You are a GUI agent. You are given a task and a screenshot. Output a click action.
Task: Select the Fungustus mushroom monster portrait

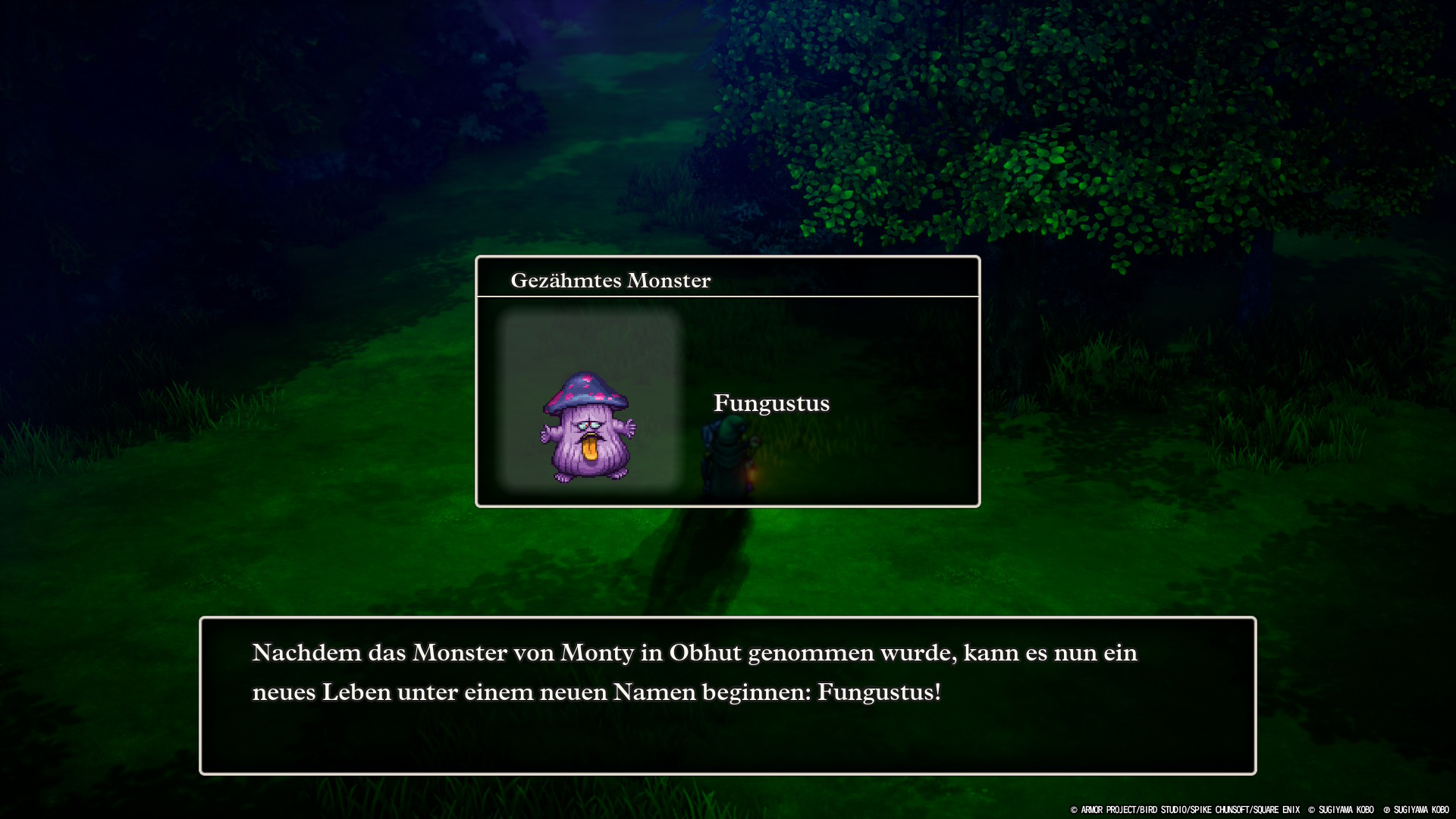588,425
